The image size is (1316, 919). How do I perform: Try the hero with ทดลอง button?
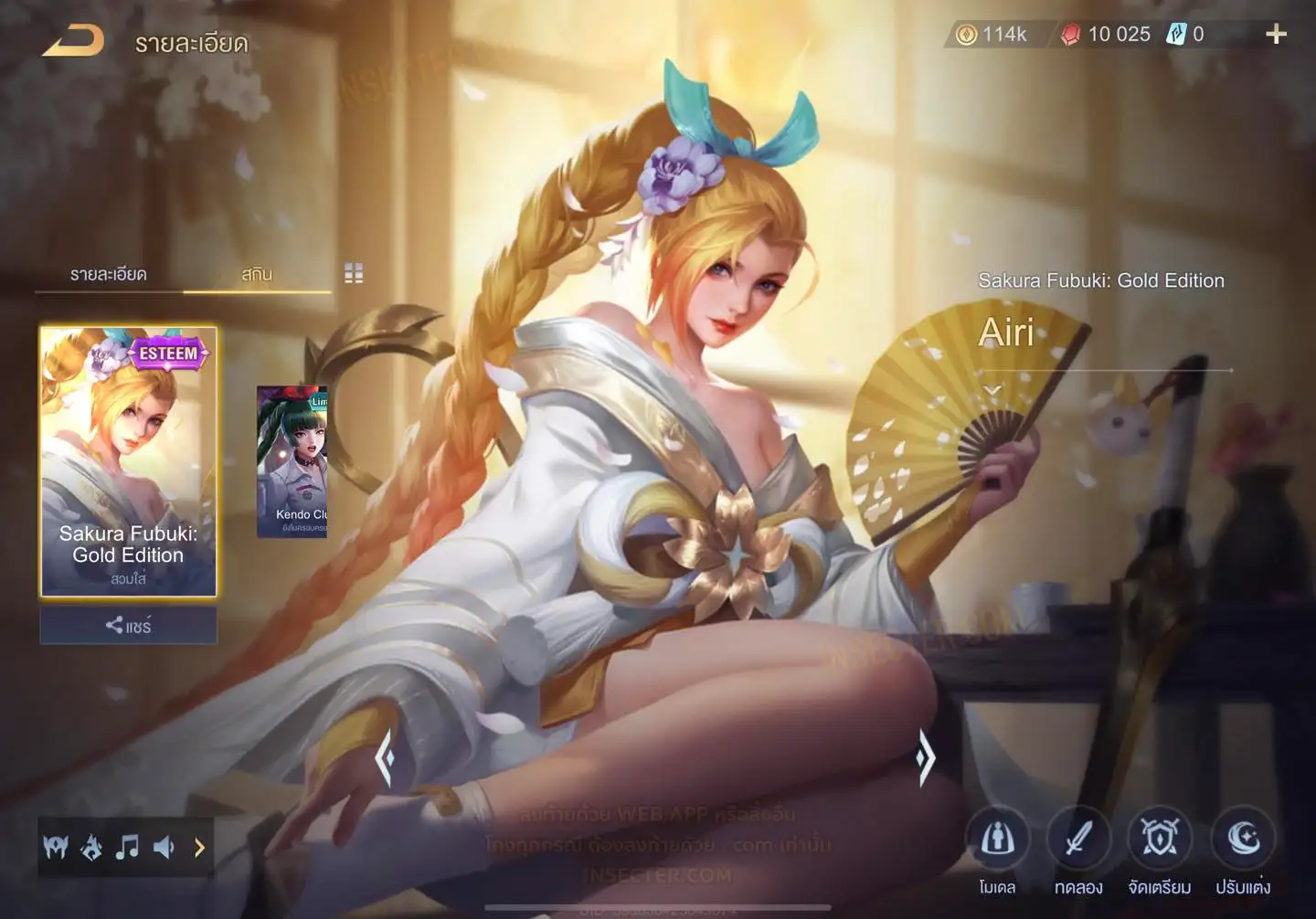1078,840
